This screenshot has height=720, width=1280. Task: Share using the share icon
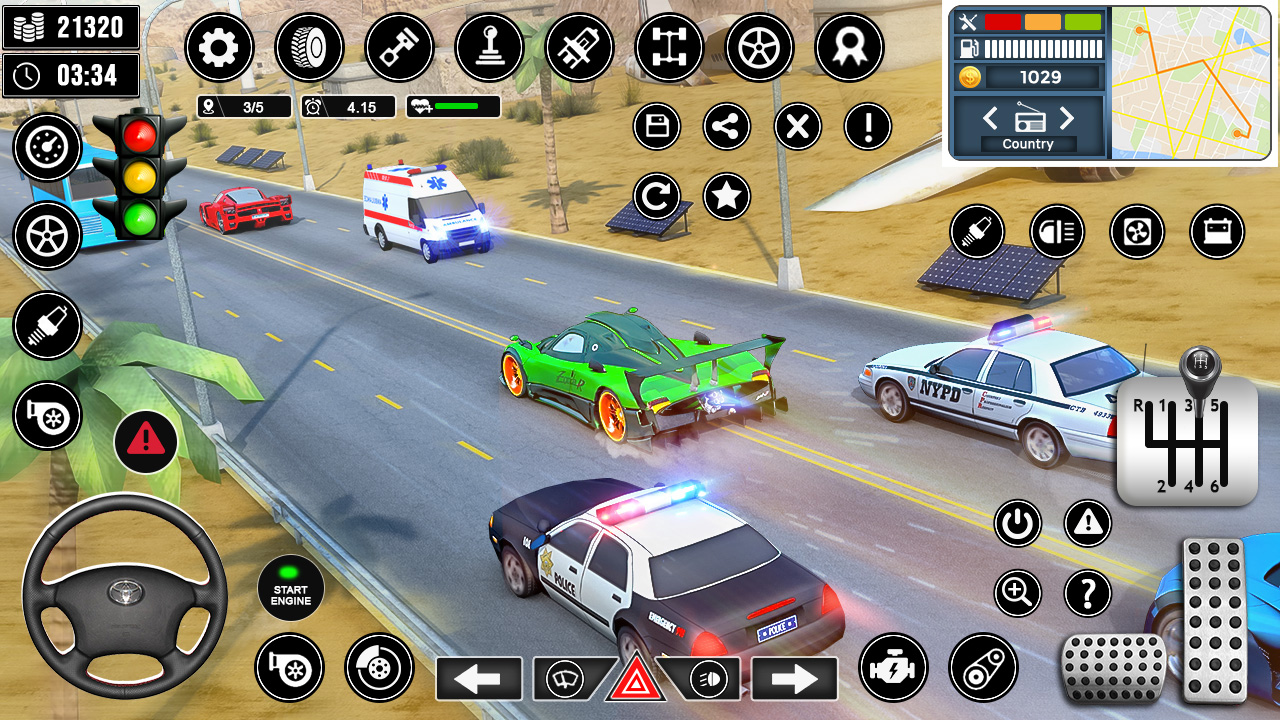727,127
